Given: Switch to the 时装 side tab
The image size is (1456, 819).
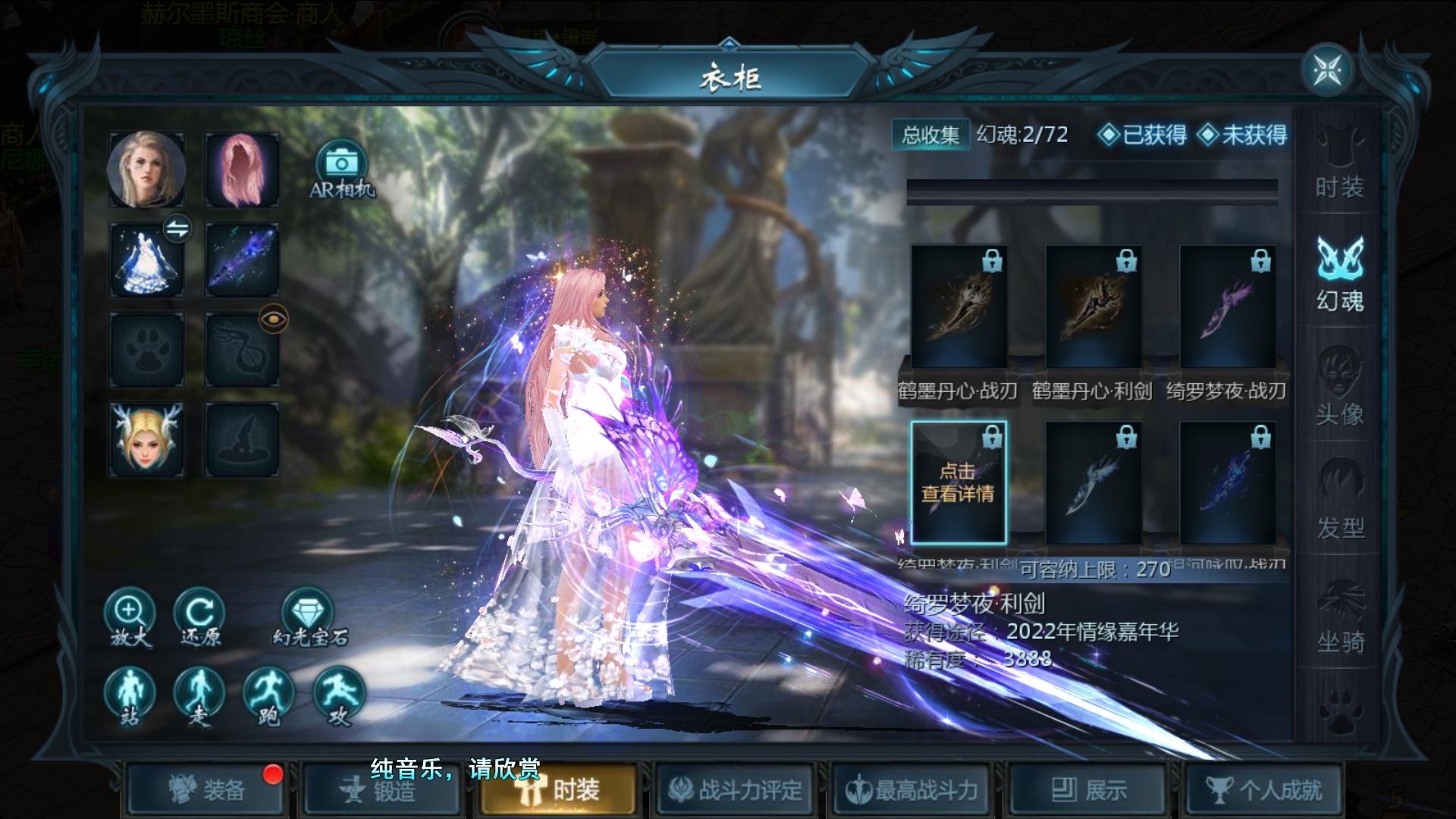Looking at the screenshot, I should point(1339,165).
